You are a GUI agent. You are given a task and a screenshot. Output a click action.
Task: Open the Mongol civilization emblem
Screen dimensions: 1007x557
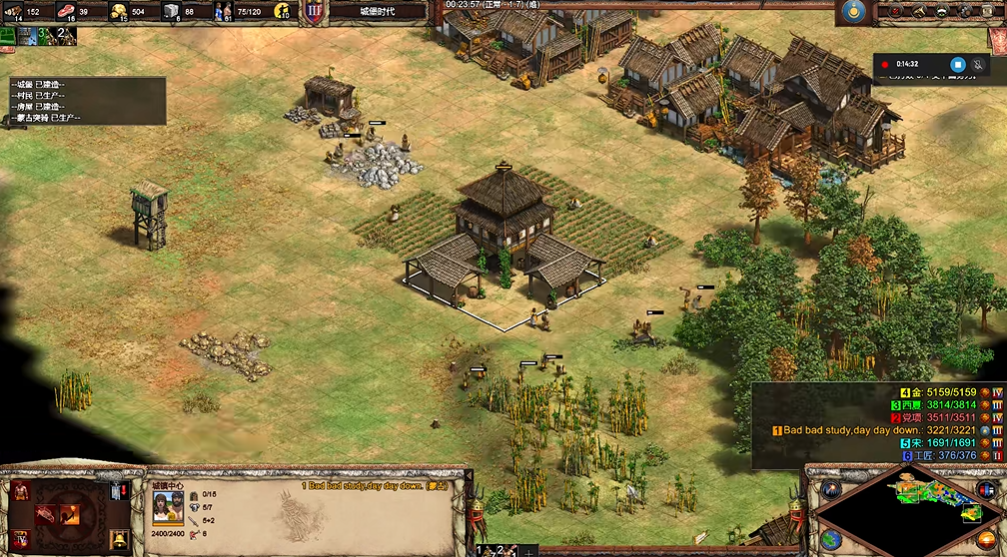(852, 12)
